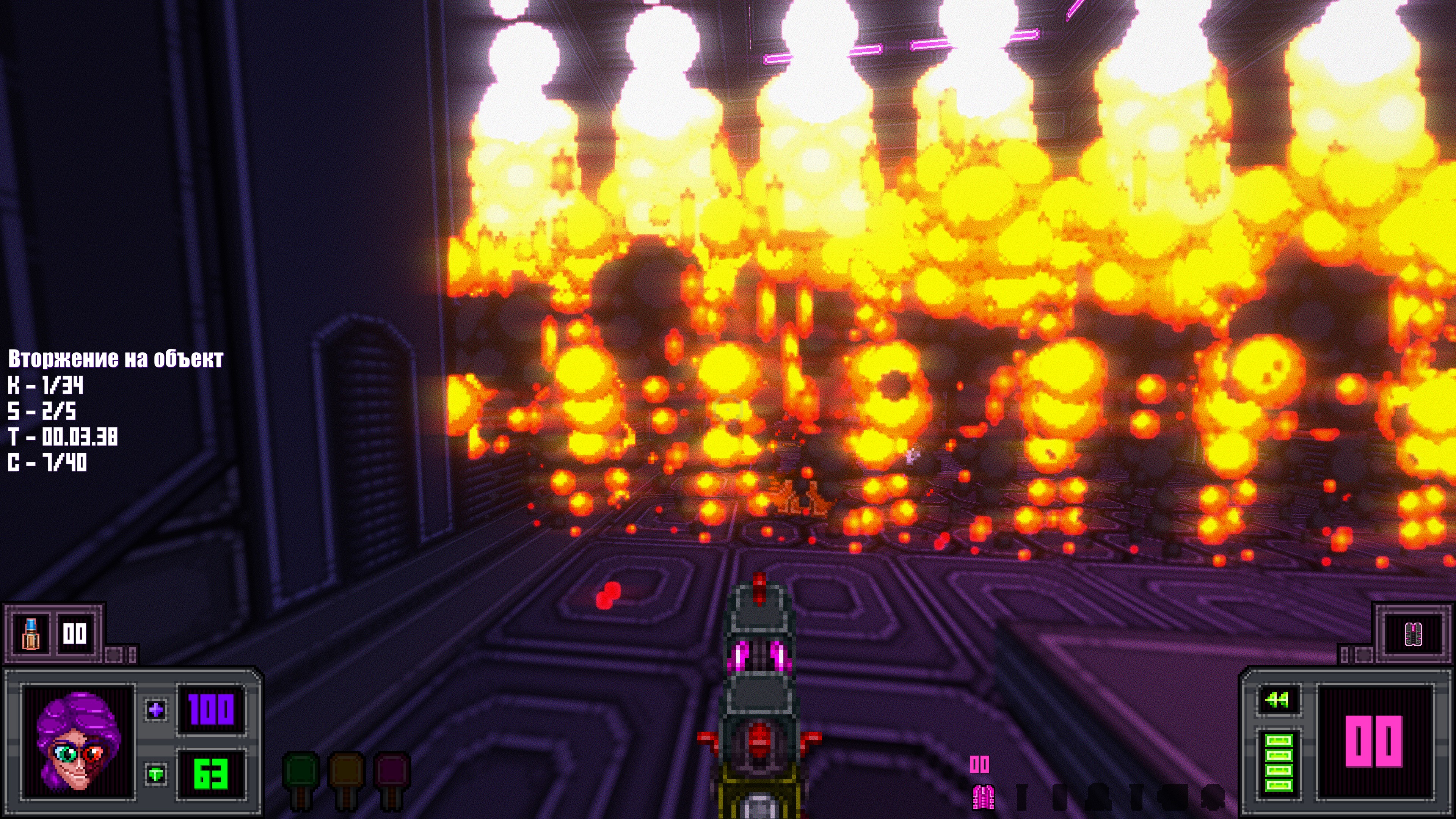Click the purple-haired character portrait

coord(78,741)
